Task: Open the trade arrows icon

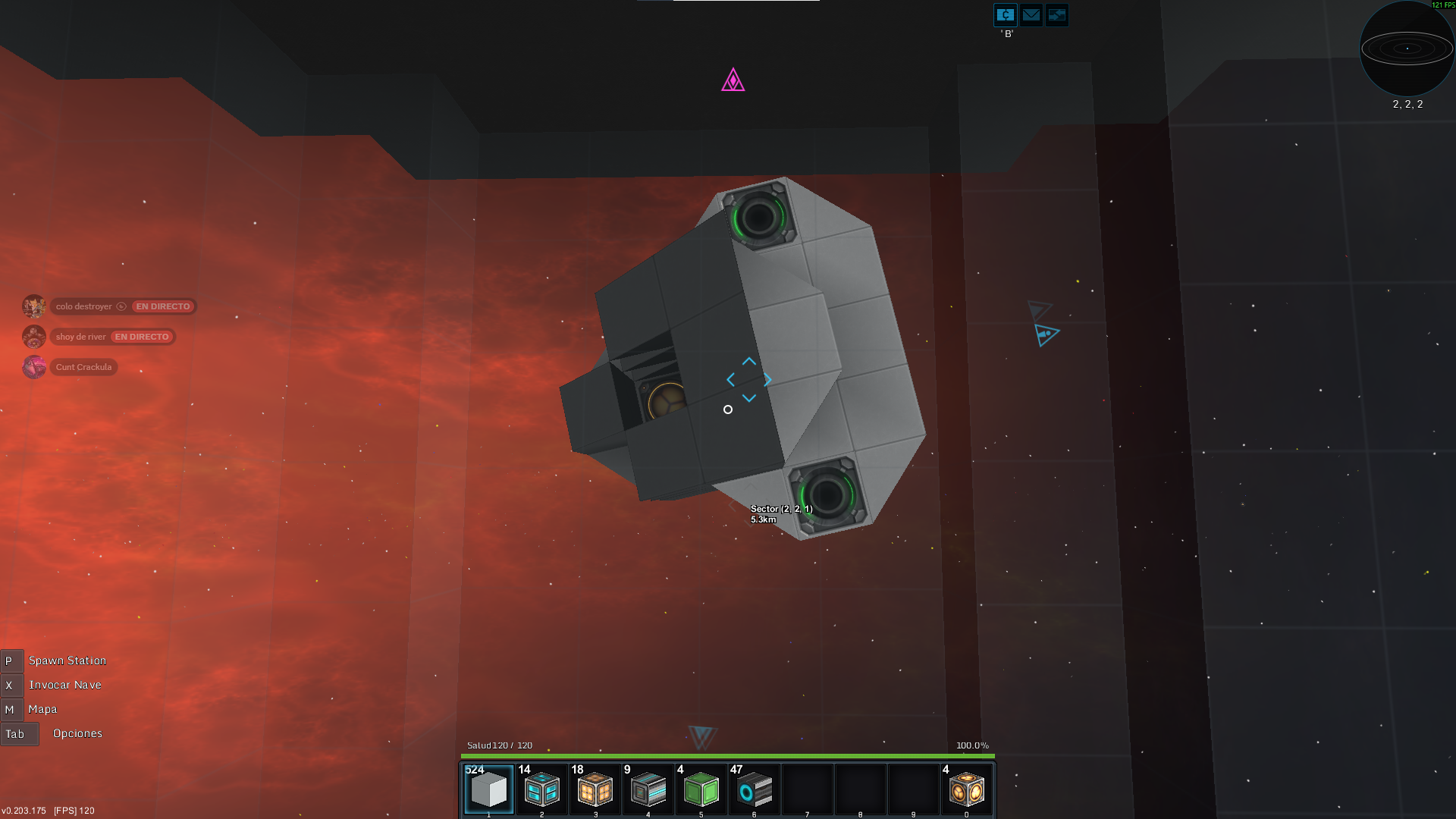Action: click(1056, 14)
